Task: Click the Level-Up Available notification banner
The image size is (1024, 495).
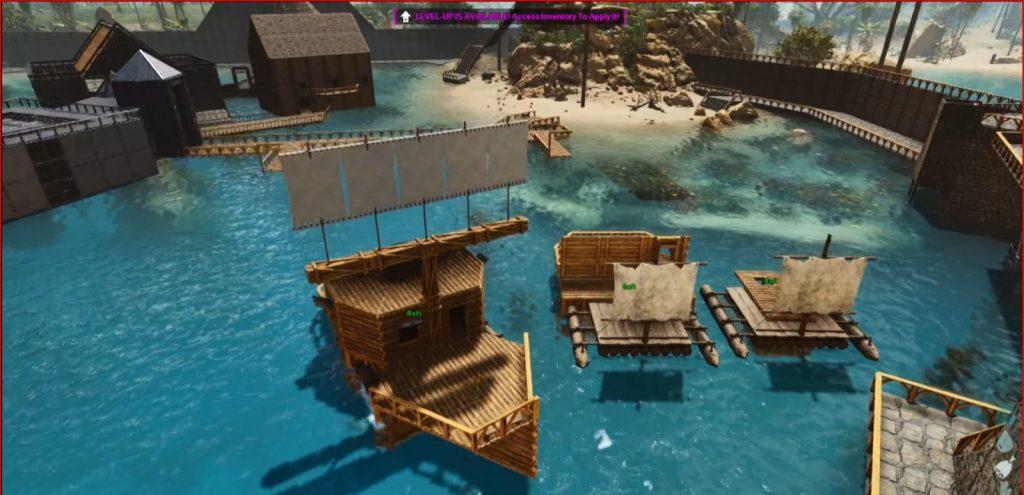Action: point(510,17)
